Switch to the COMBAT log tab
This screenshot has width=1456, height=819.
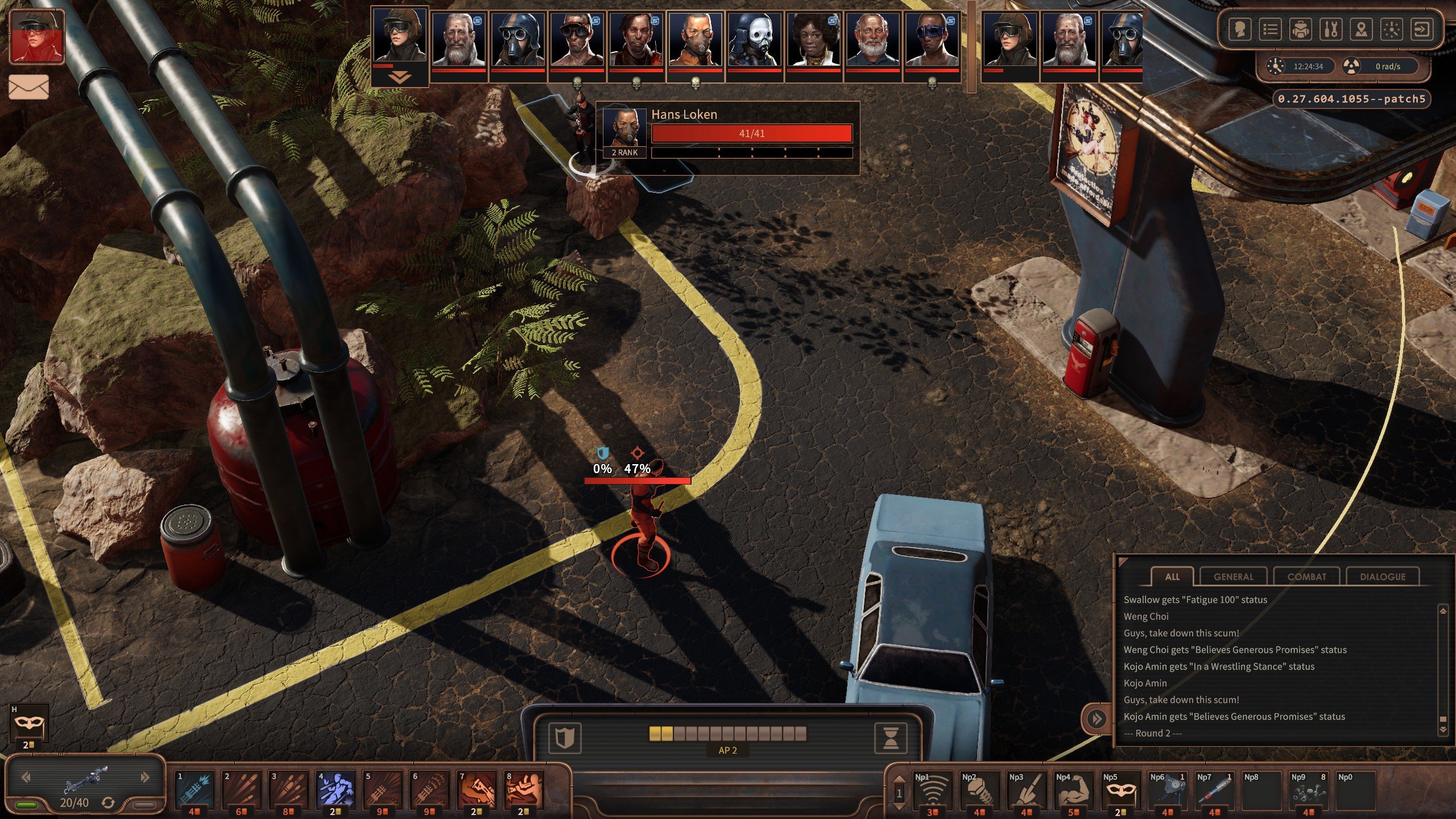pos(1306,576)
